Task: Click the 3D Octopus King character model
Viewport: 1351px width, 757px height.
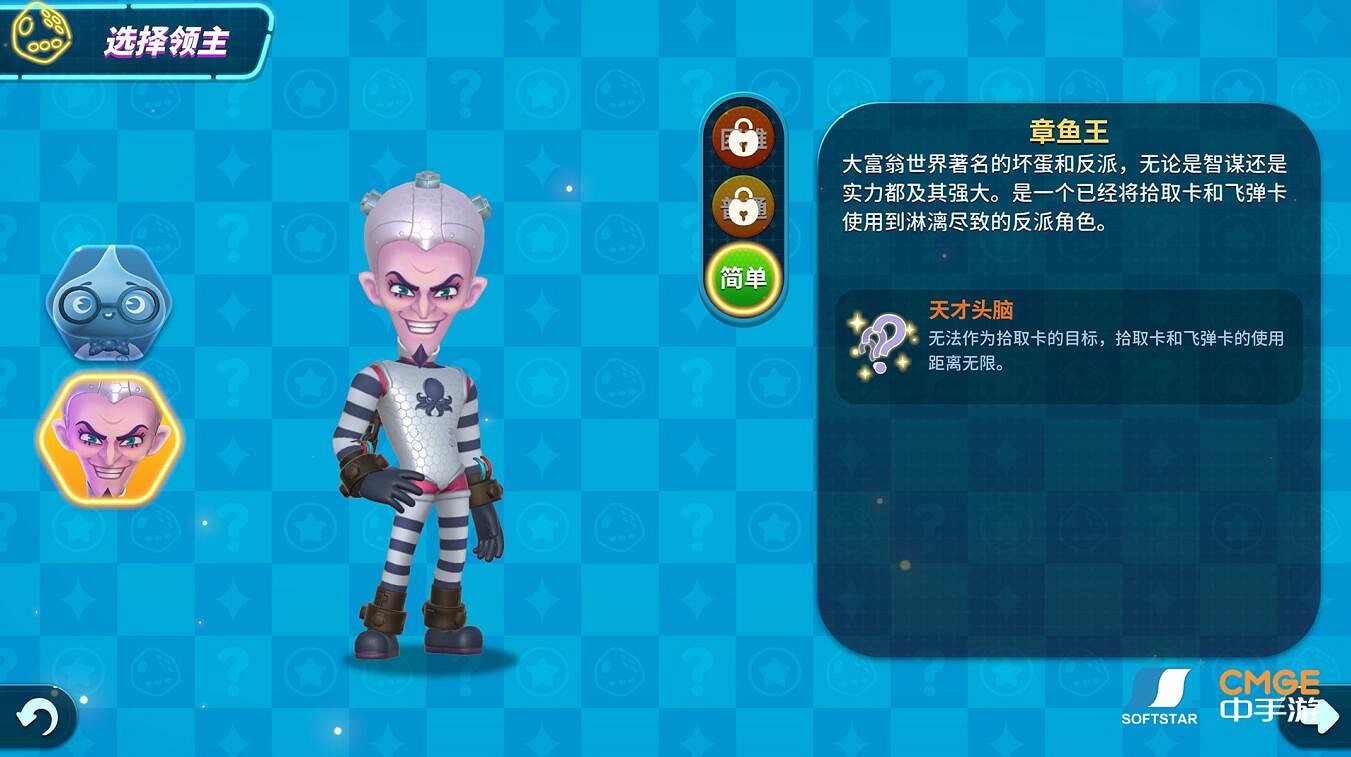Action: pos(425,420)
